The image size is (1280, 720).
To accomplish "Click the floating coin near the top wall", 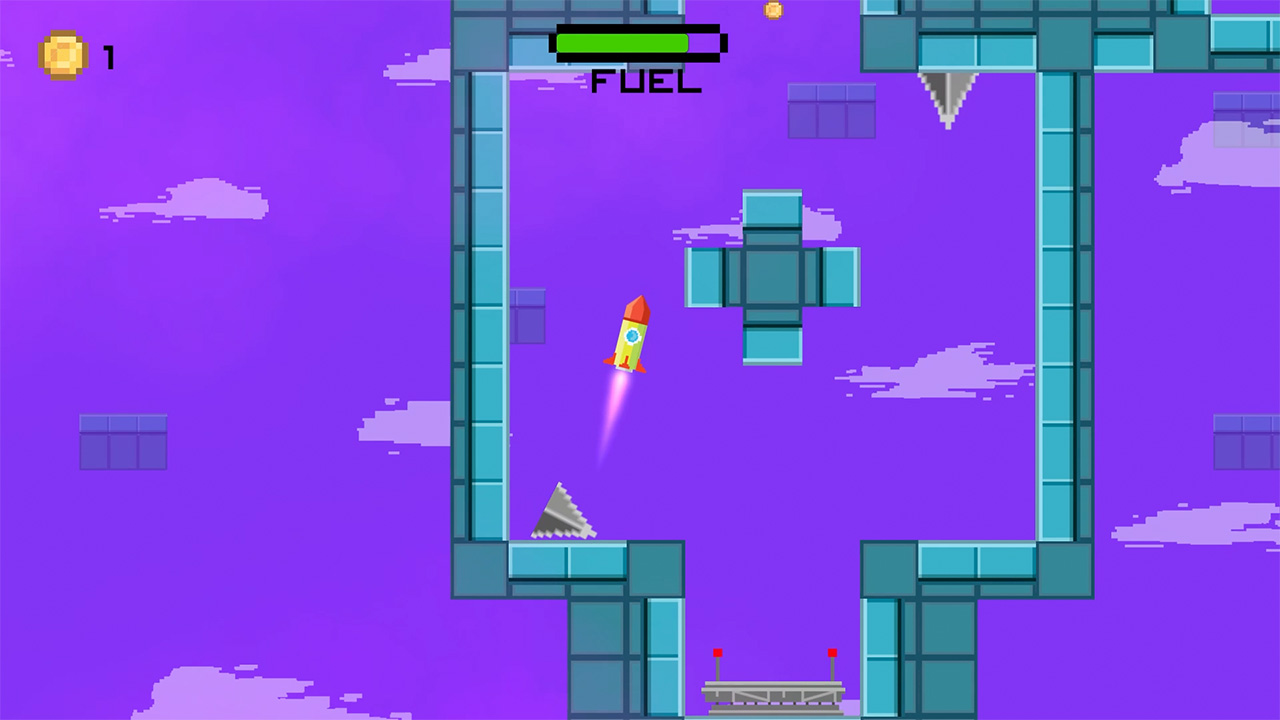I will coord(770,10).
